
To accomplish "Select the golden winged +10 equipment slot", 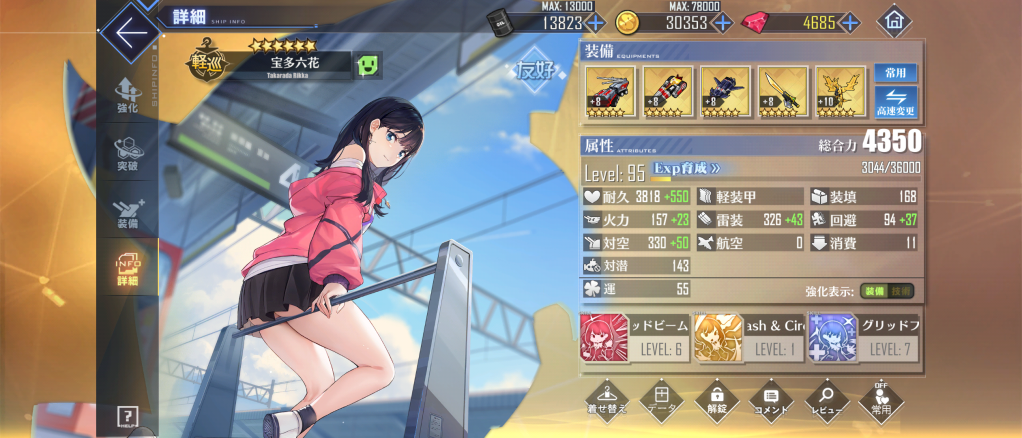I will point(839,92).
